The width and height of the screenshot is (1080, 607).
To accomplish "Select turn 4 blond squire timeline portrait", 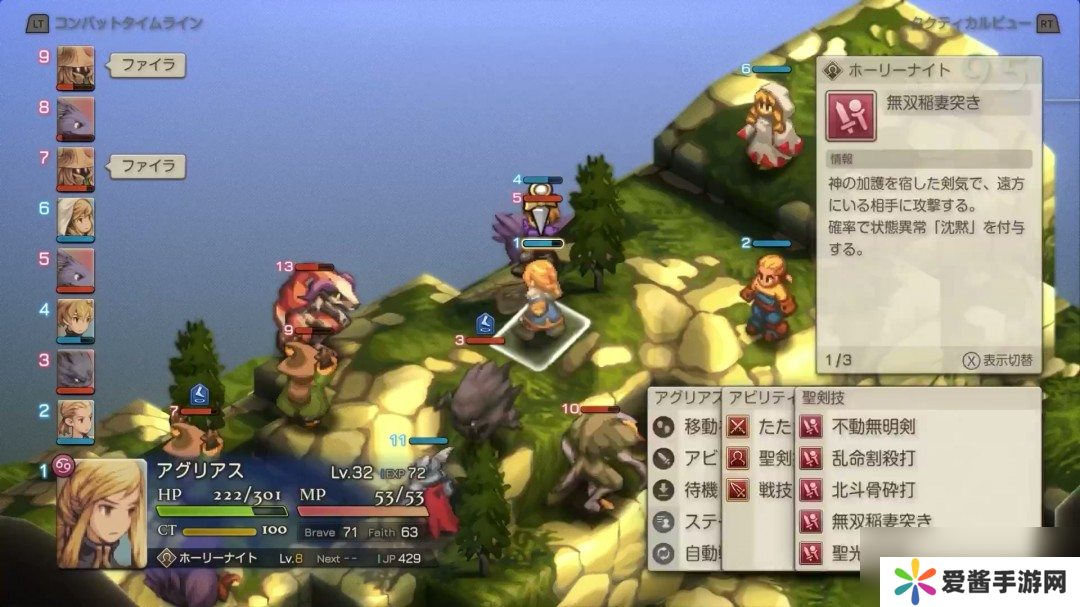I will 76,320.
